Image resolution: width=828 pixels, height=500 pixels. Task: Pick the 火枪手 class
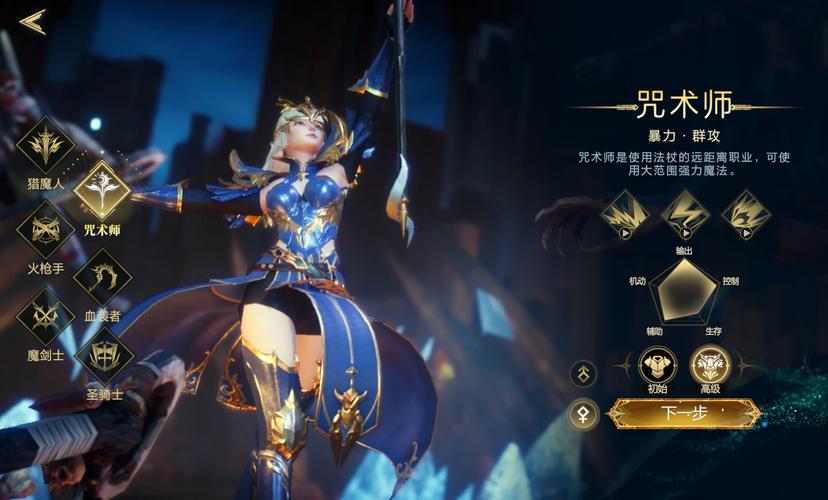click(x=46, y=230)
